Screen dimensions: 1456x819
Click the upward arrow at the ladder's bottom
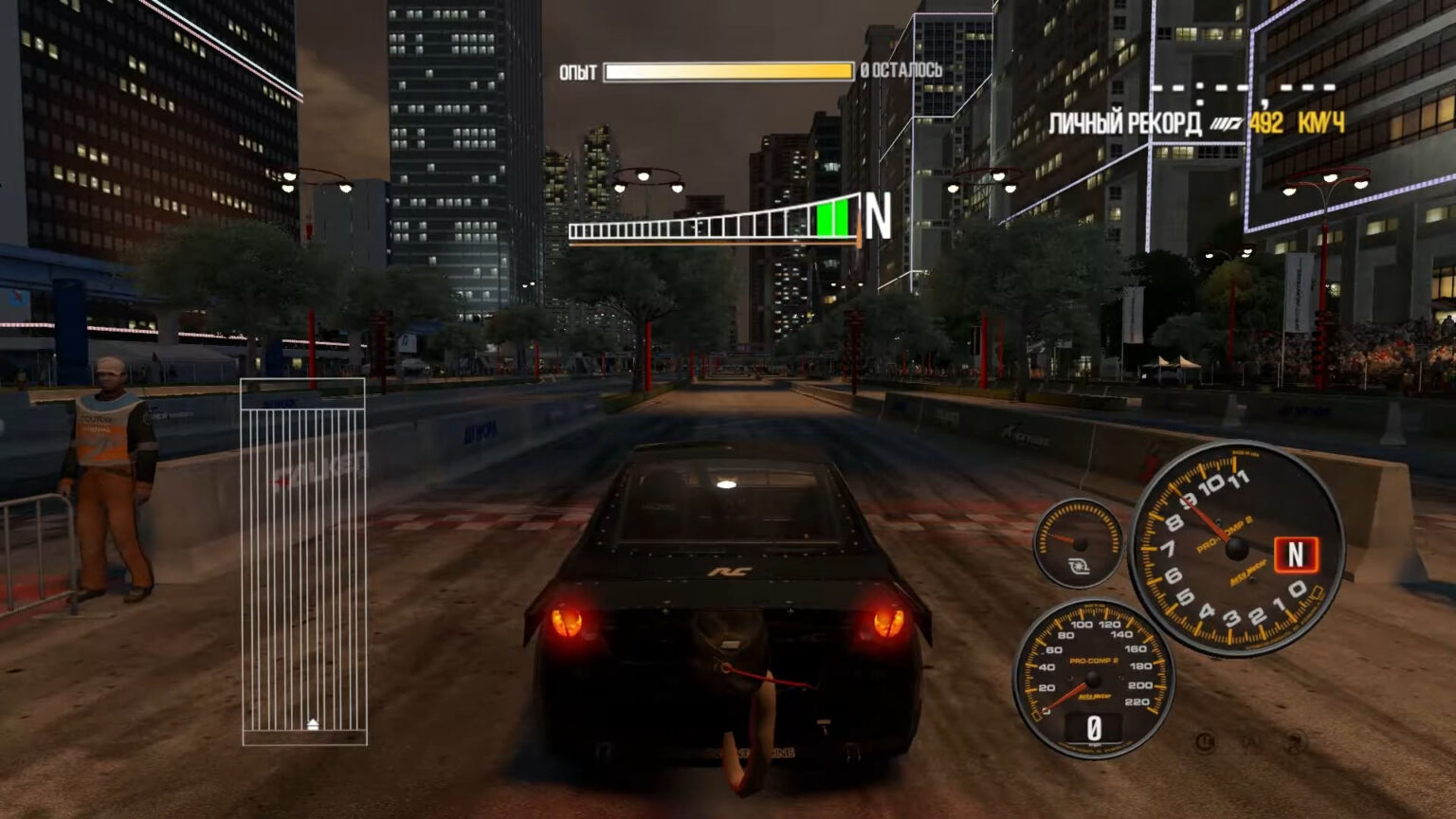pos(313,725)
